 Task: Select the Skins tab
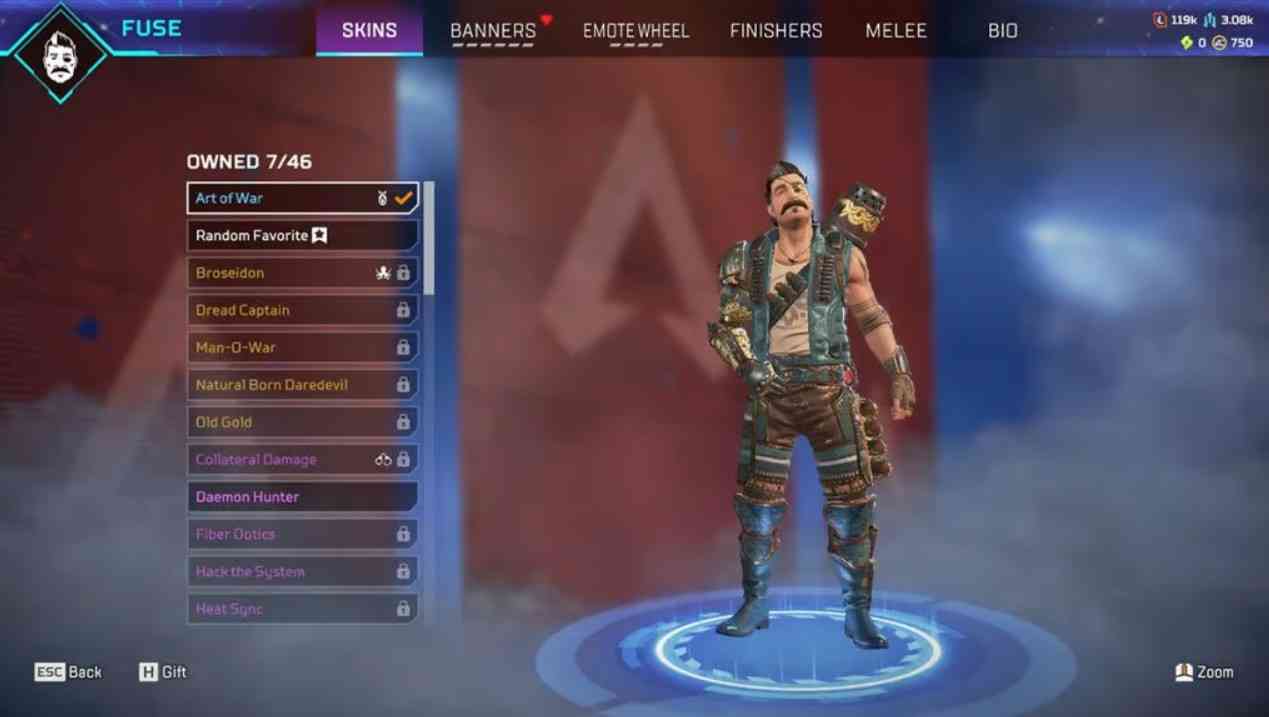click(x=369, y=31)
